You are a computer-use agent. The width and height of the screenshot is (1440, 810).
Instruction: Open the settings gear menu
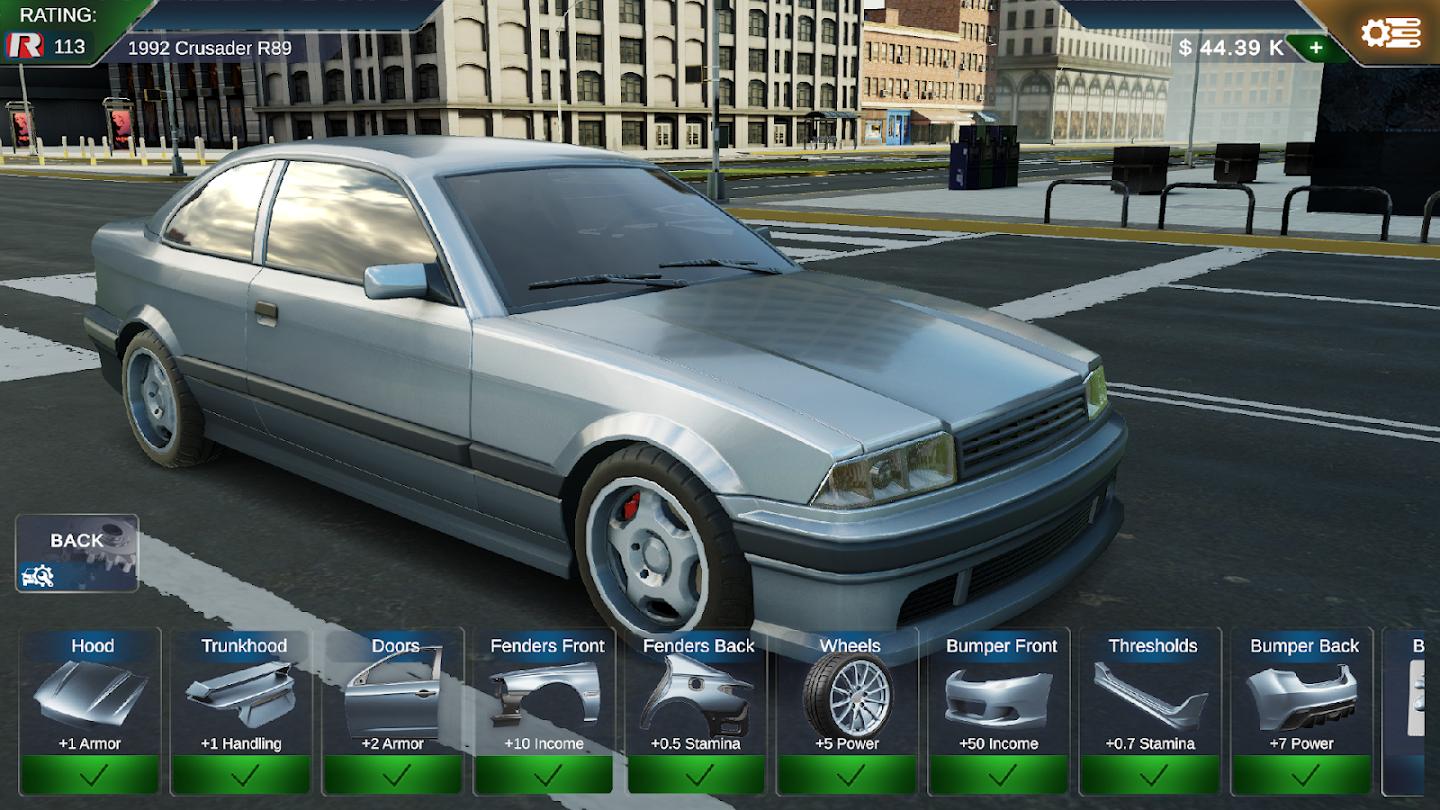pos(1390,33)
